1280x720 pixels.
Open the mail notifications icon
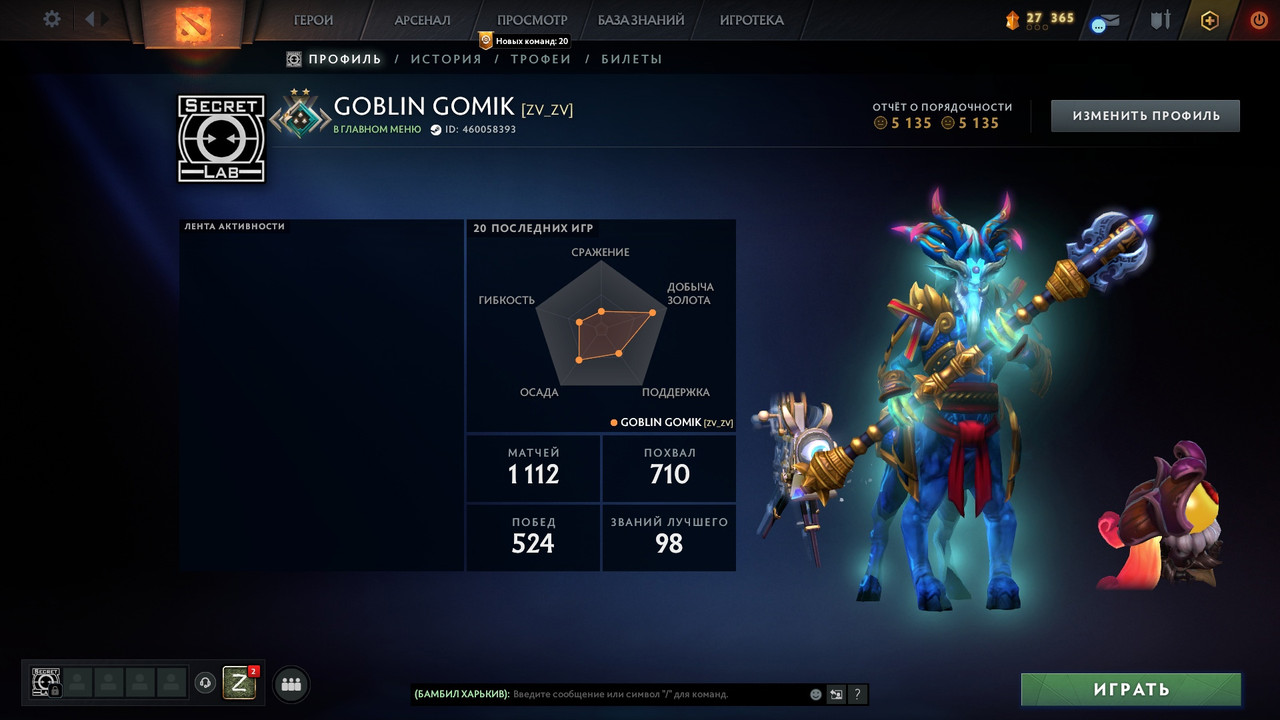[1105, 21]
